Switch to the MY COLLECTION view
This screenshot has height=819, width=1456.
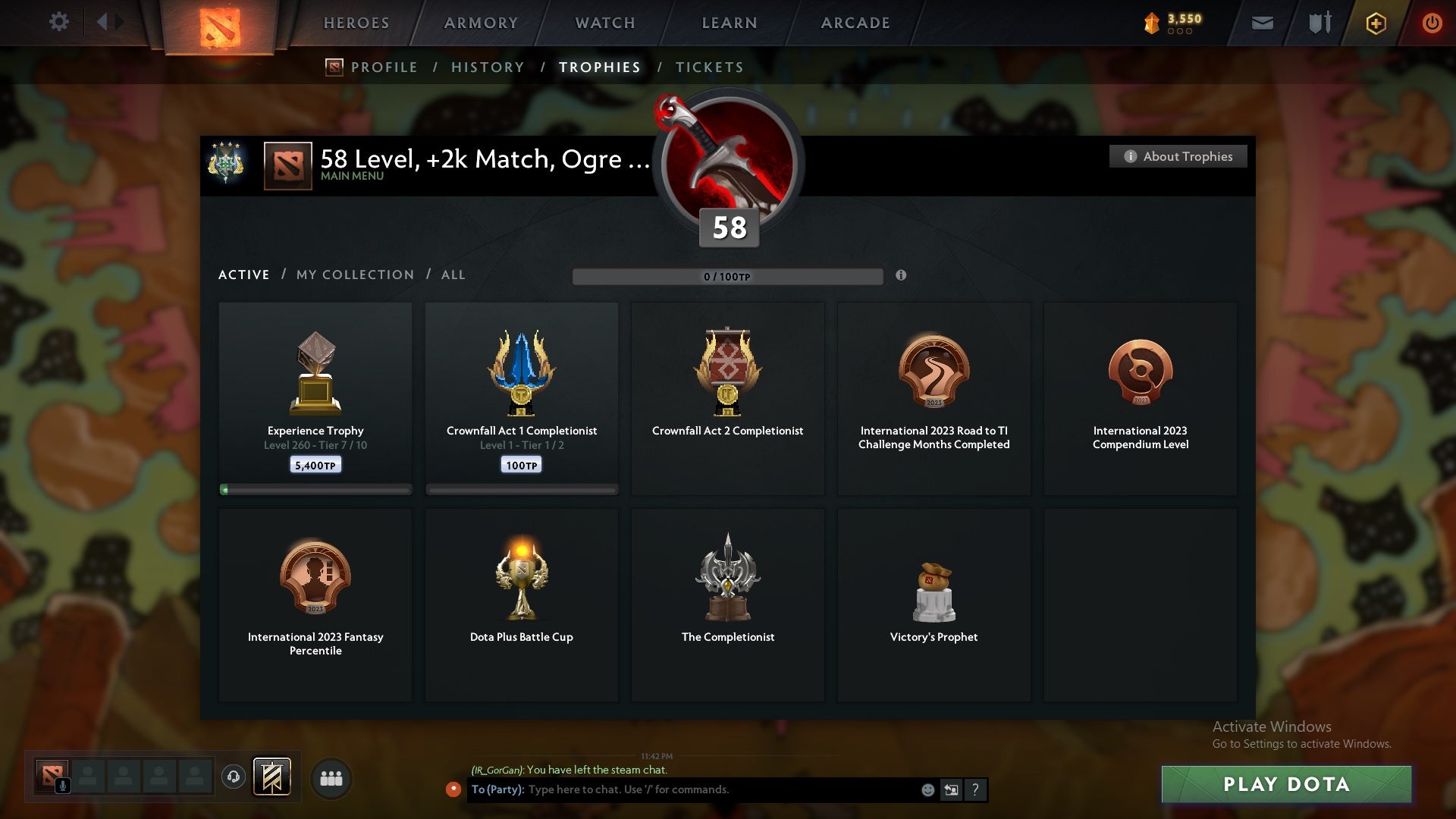pyautogui.click(x=353, y=275)
